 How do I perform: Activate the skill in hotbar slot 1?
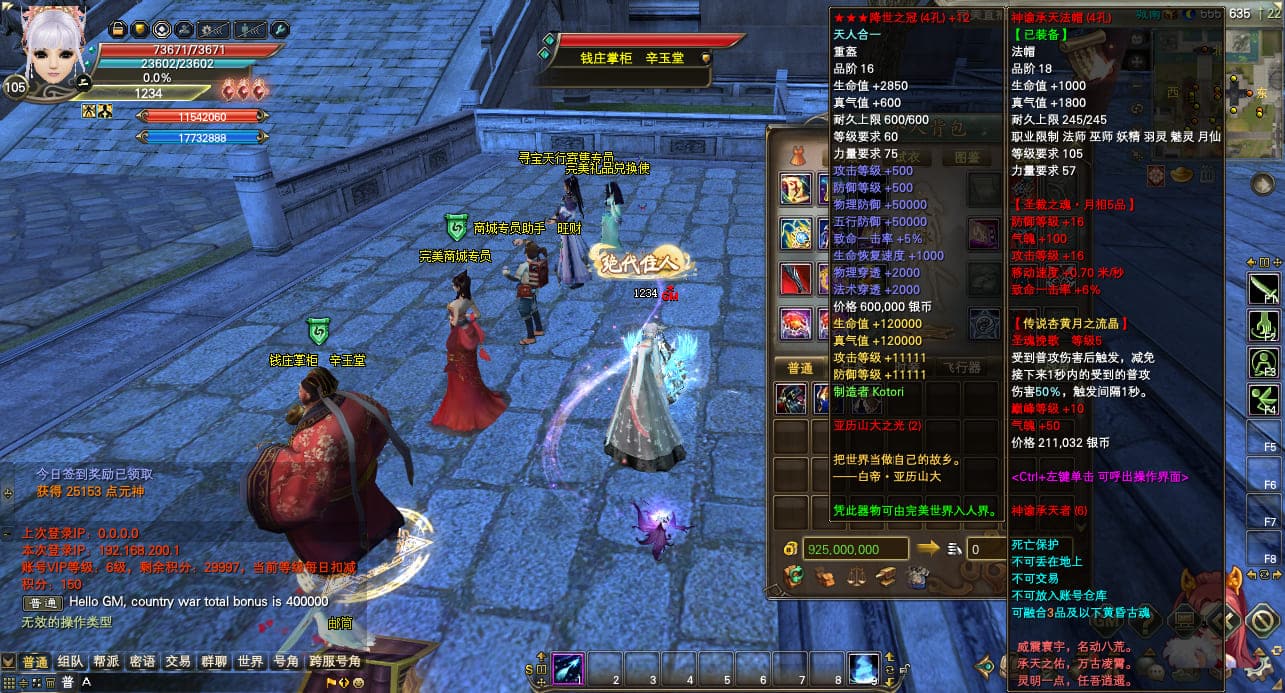tap(569, 667)
